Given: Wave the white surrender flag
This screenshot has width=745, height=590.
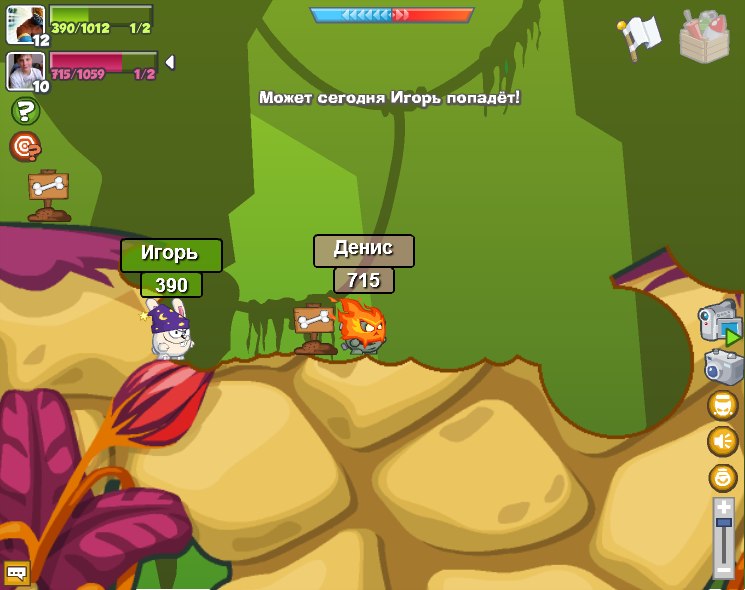Looking at the screenshot, I should click(x=640, y=35).
